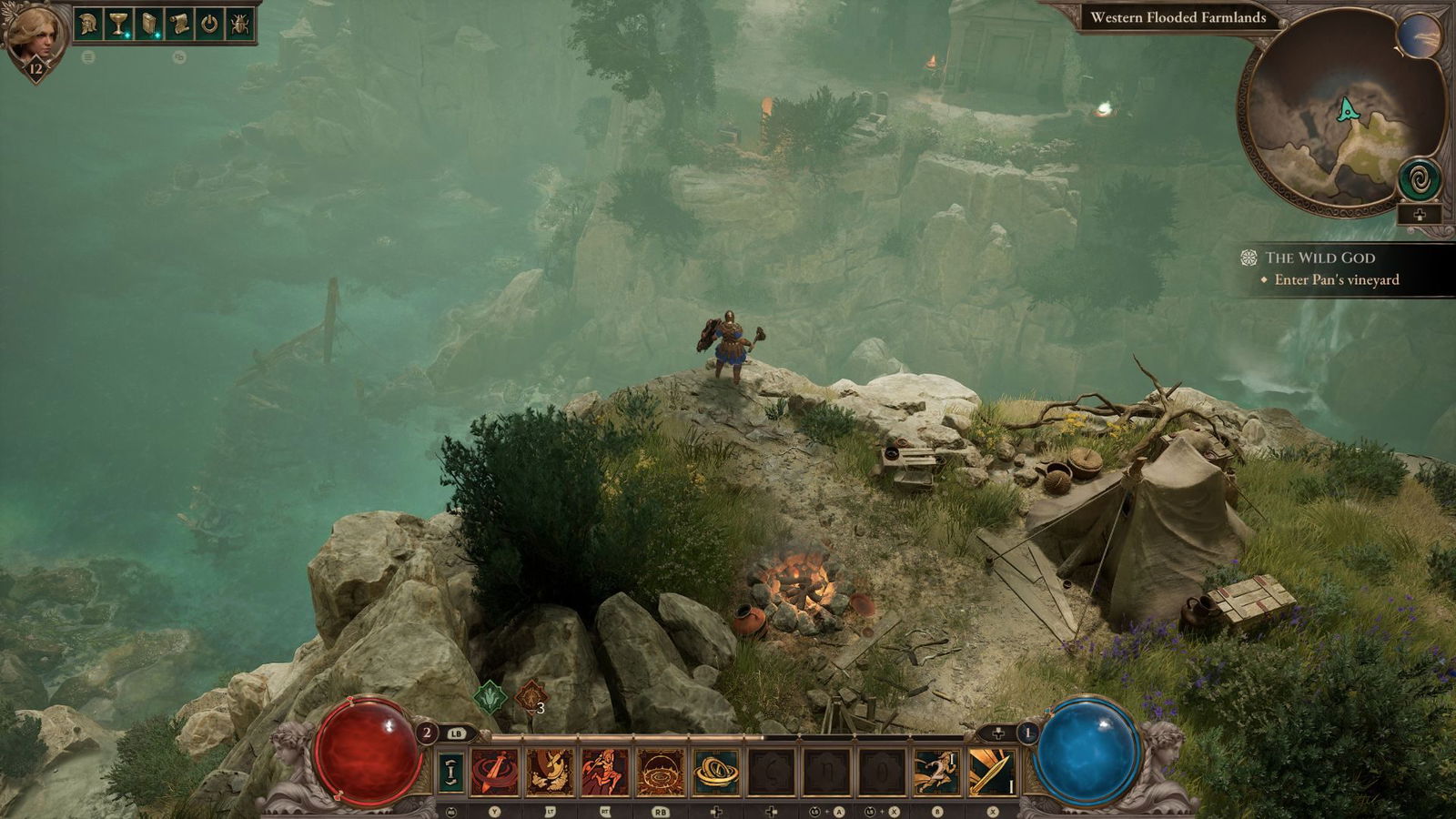Click the sky time-of-day orb
Viewport: 1456px width, 819px height.
click(1419, 36)
